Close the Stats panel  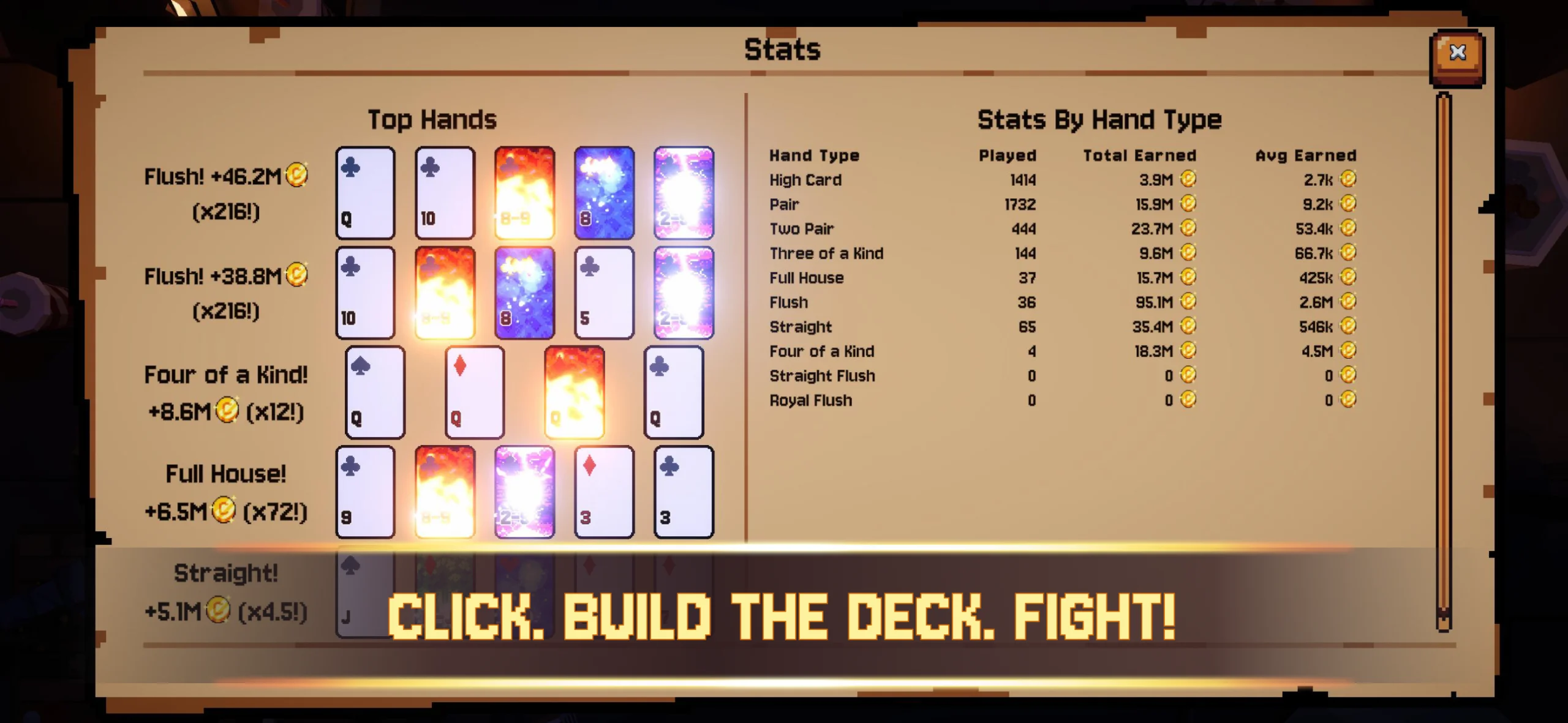(x=1457, y=54)
